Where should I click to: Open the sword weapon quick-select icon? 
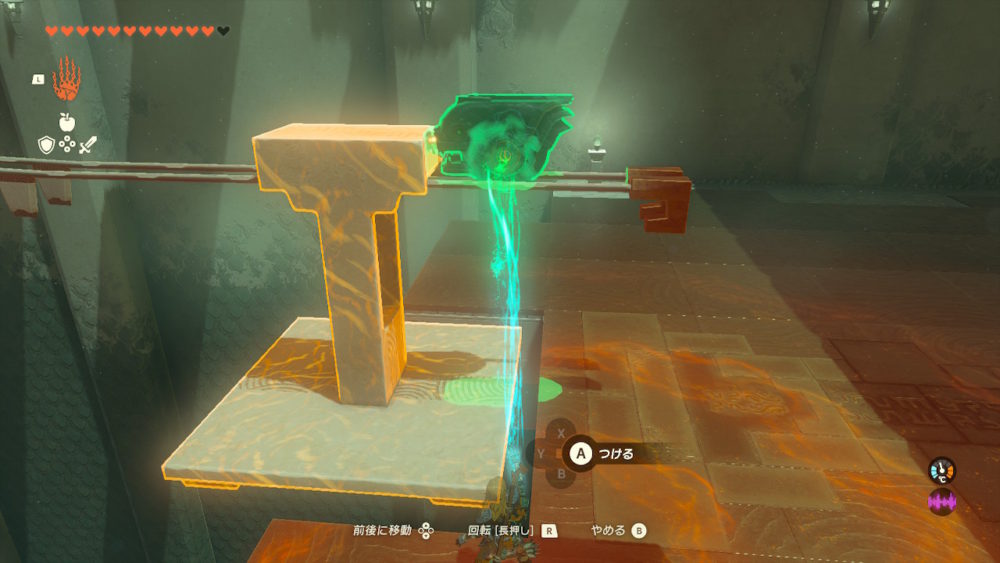point(88,145)
